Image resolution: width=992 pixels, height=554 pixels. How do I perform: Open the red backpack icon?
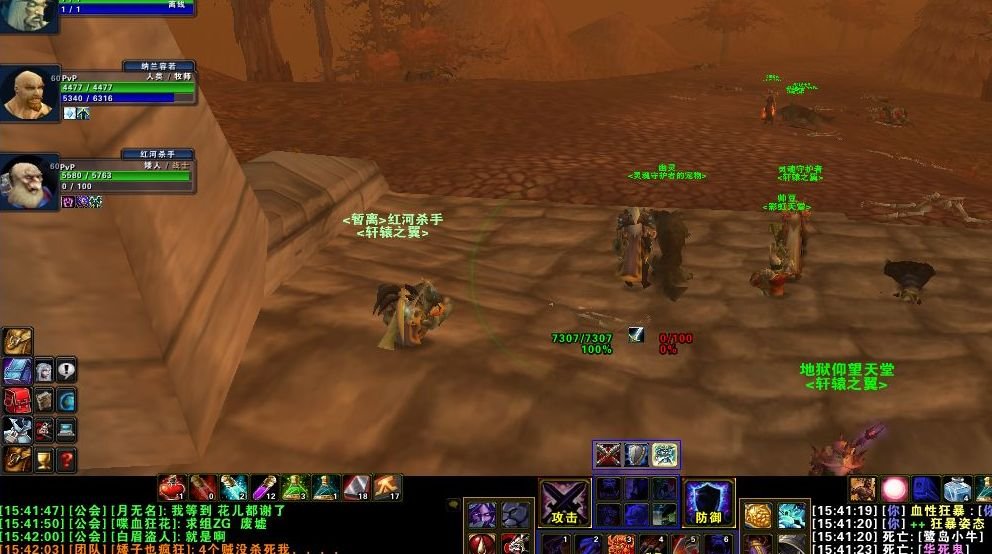[x=17, y=401]
